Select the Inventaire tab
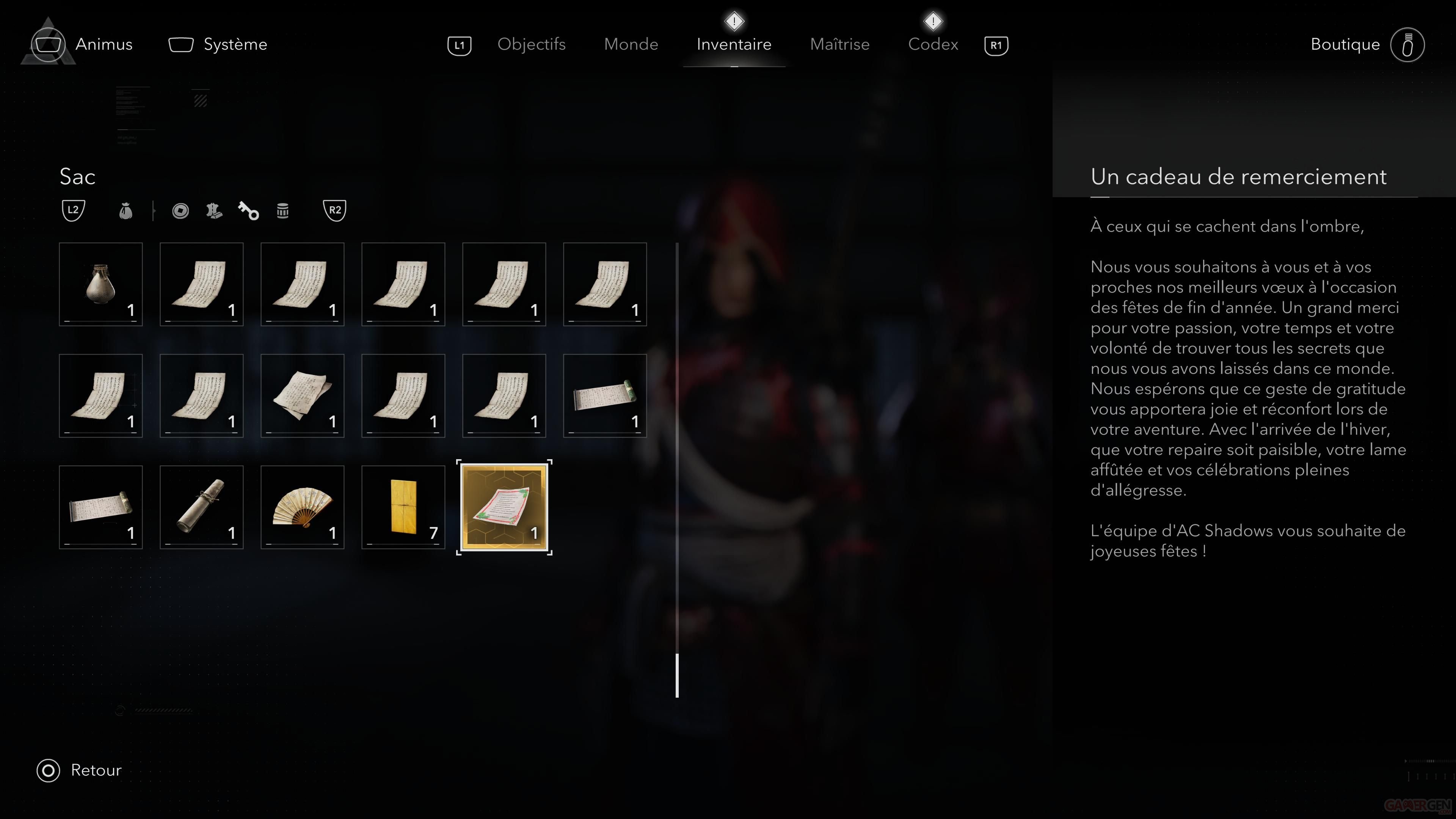Screen dimensions: 1456x819 coord(734,44)
